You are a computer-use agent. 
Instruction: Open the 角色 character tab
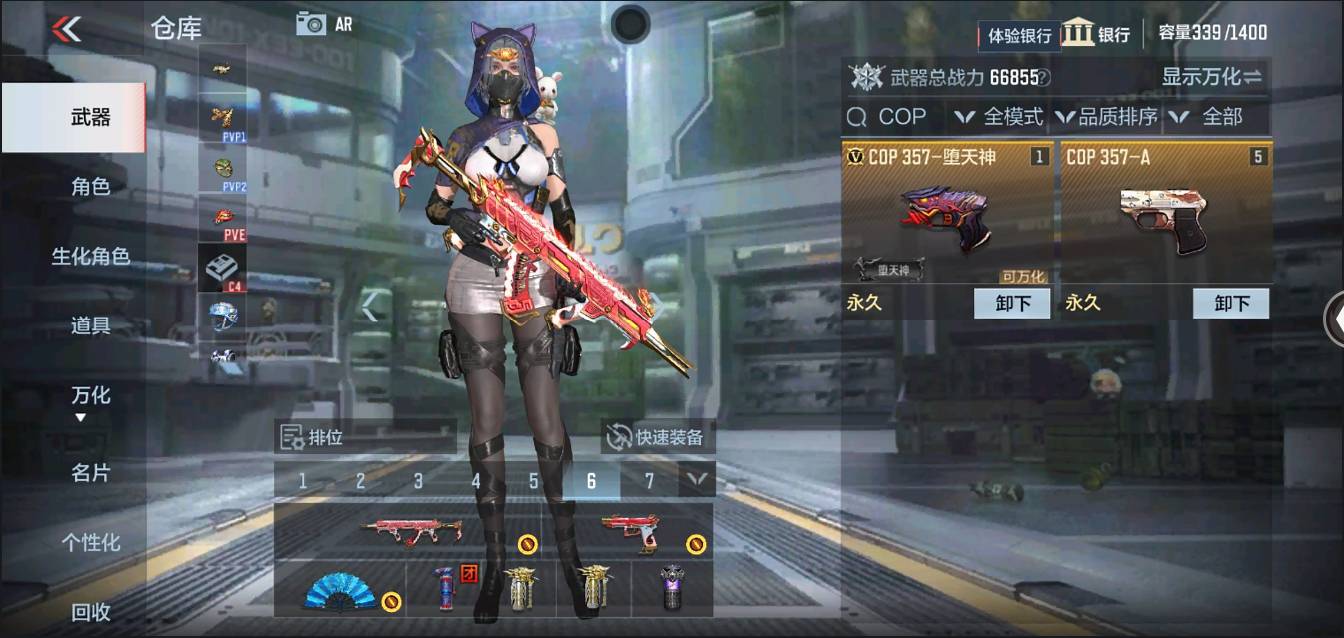tap(90, 186)
